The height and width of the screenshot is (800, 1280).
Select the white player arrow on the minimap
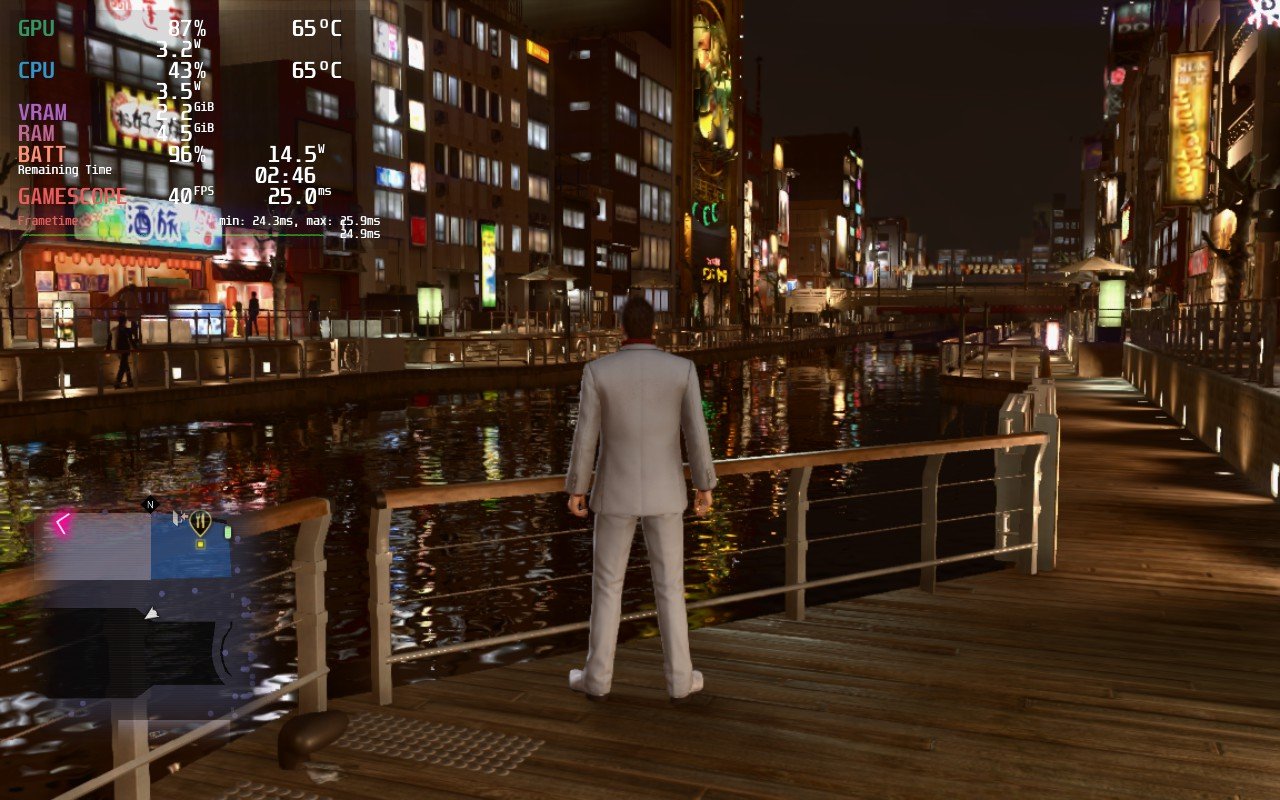point(152,612)
